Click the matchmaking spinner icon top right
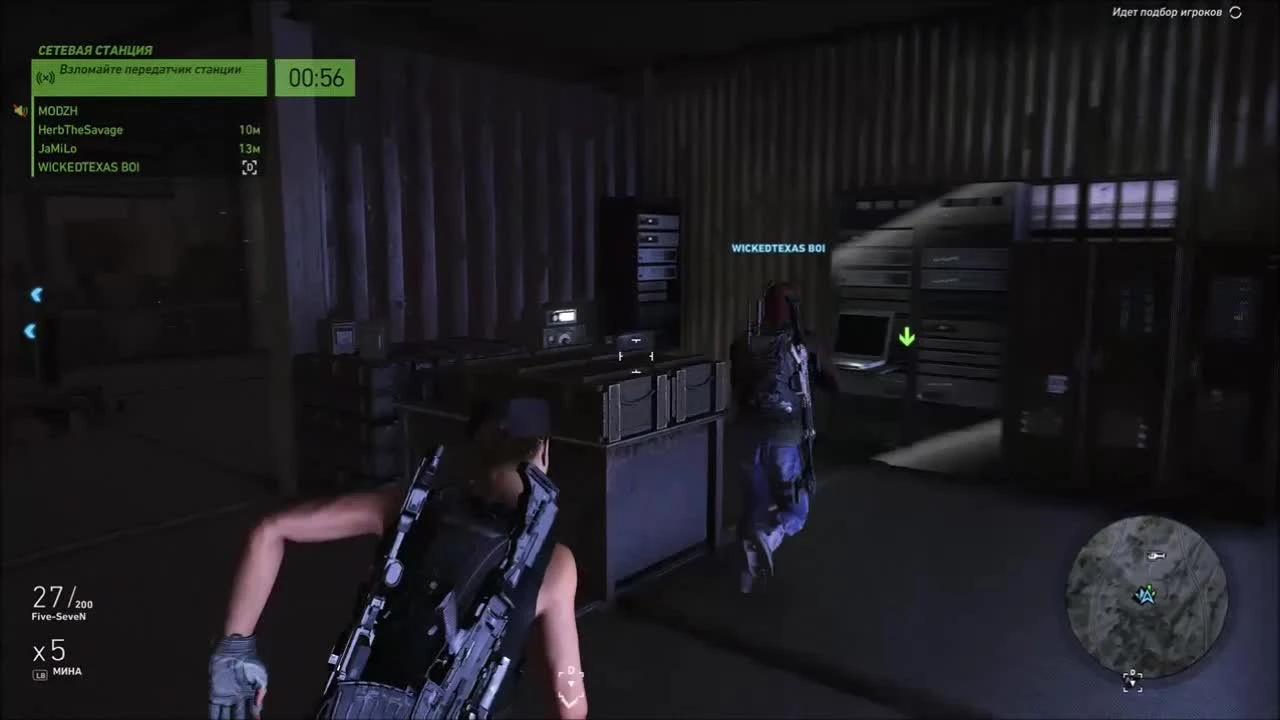 [1235, 13]
